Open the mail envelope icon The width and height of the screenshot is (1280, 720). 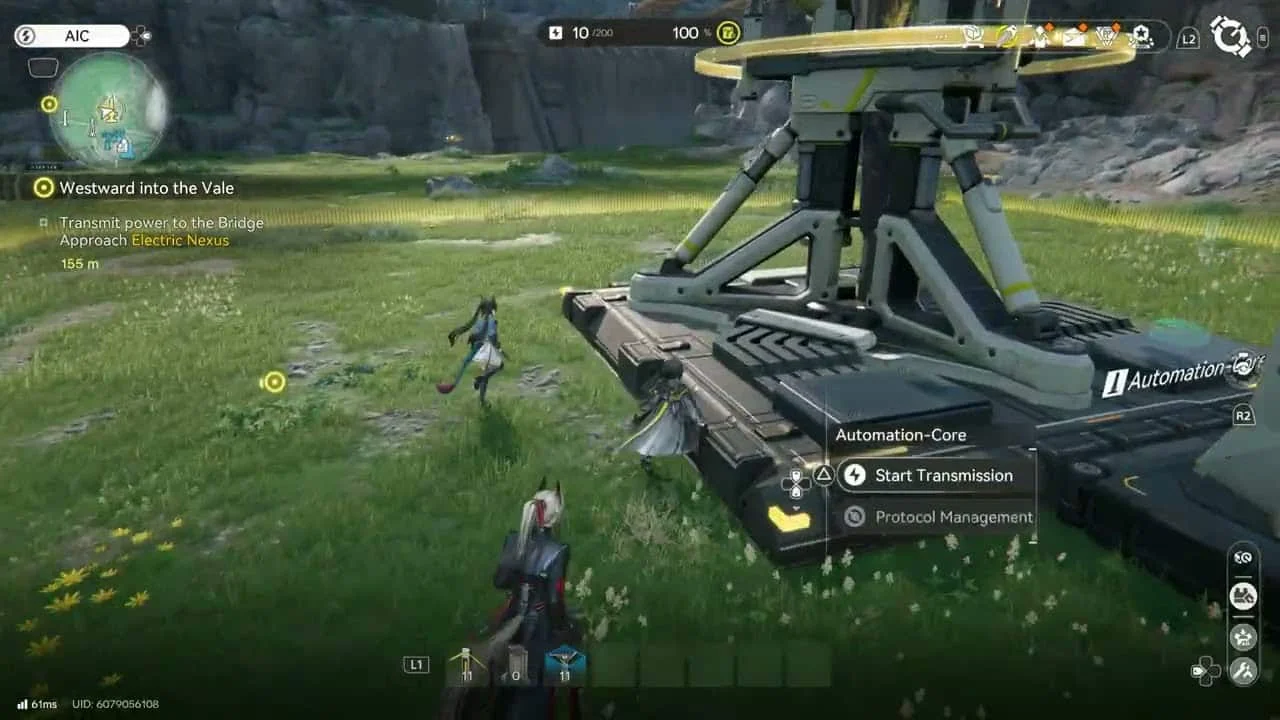point(1074,37)
